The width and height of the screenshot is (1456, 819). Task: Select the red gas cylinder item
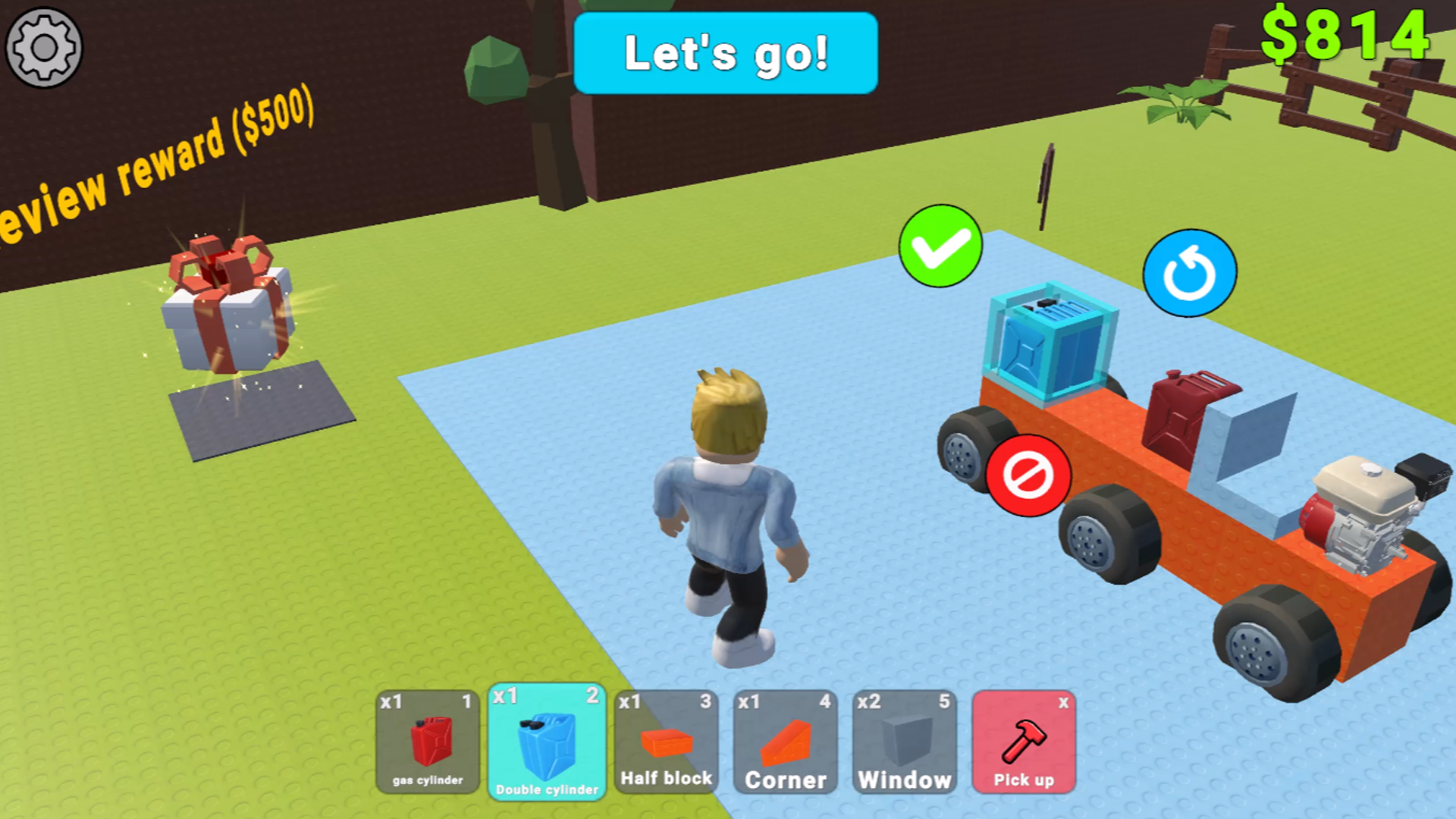click(x=427, y=743)
